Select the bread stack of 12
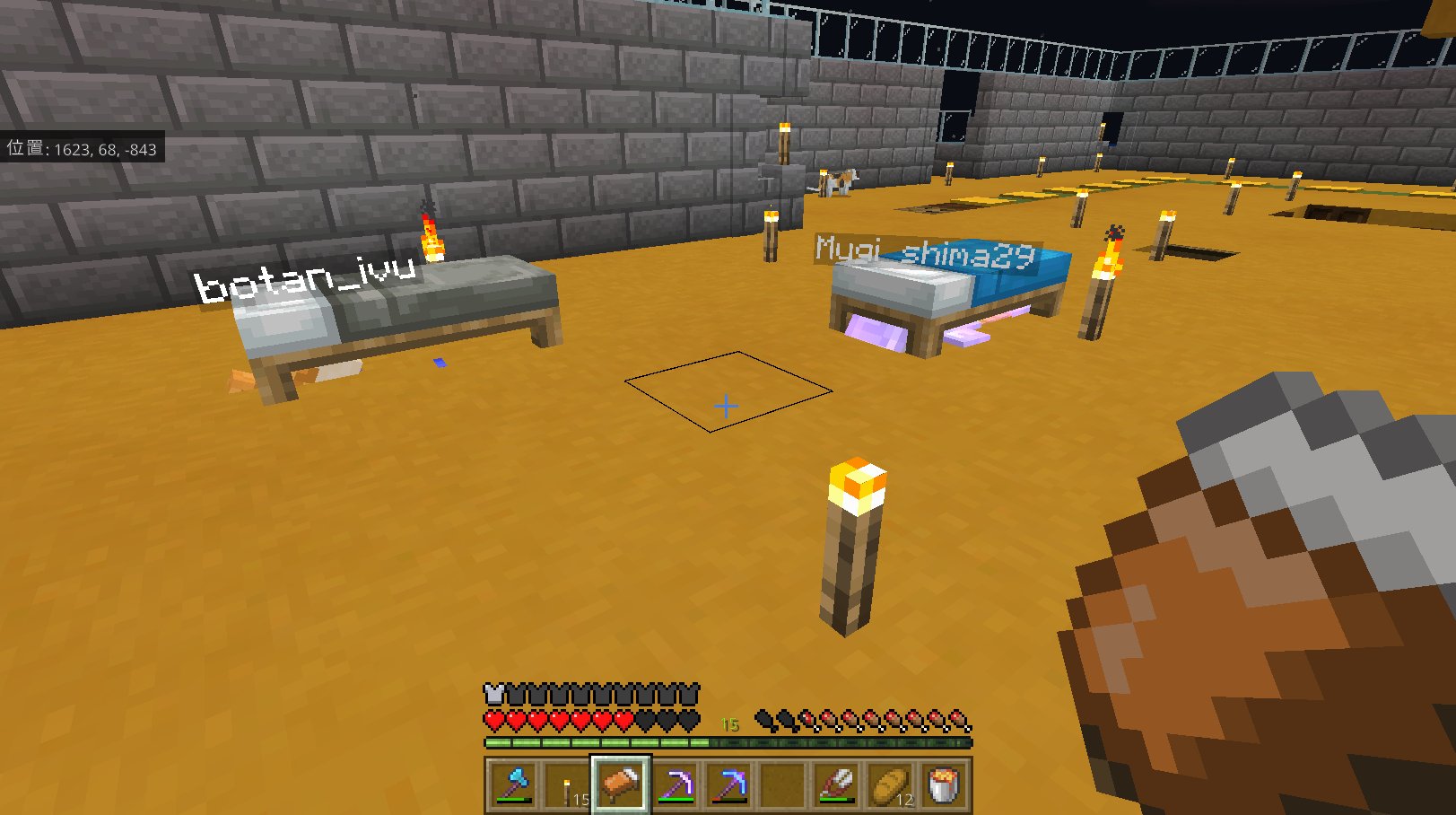Viewport: 1456px width, 815px height. pyautogui.click(x=889, y=783)
